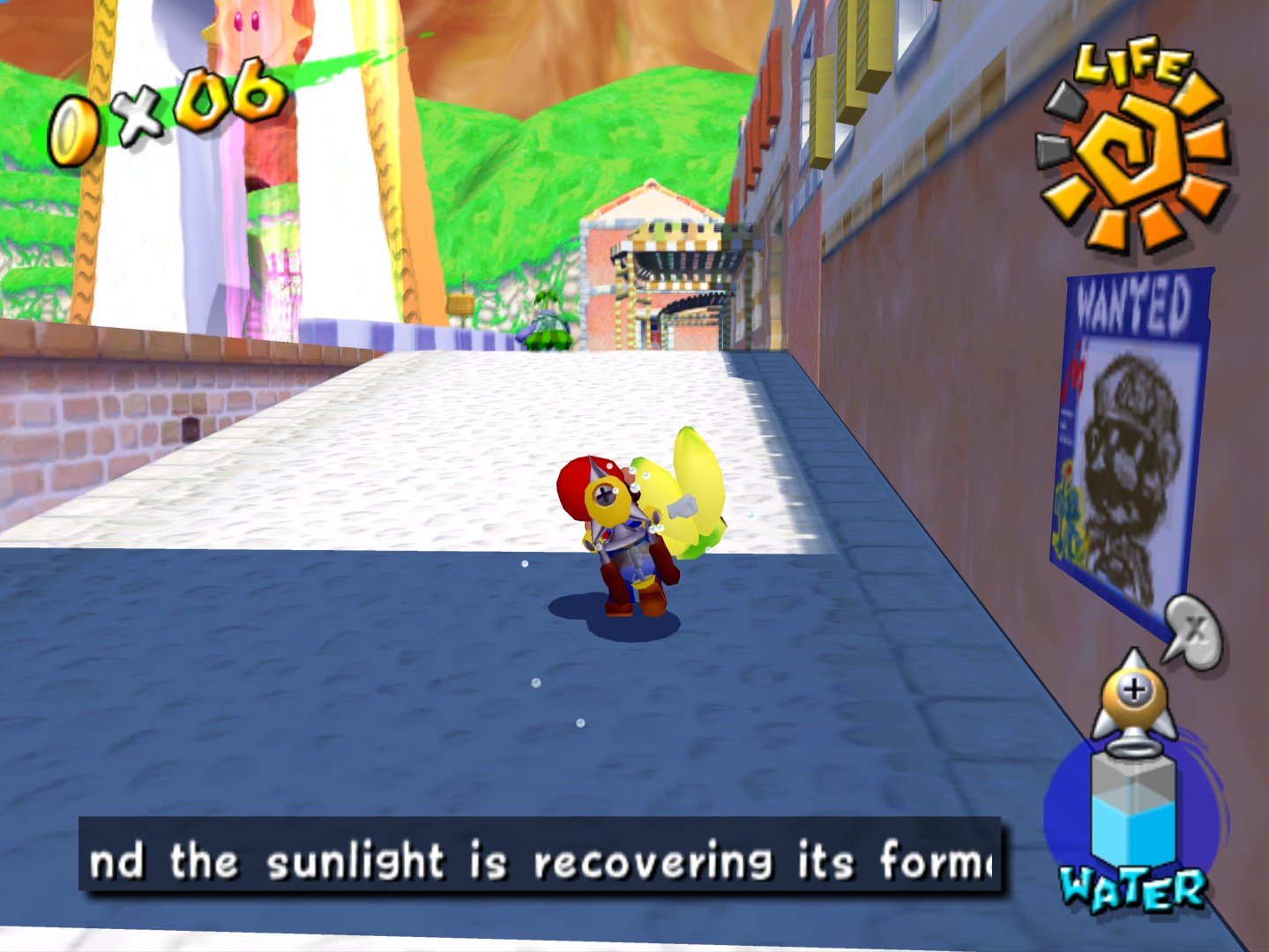Click the pink Shine statue fruit atop the gate
Viewport: 1269px width, 952px height.
tap(245, 22)
